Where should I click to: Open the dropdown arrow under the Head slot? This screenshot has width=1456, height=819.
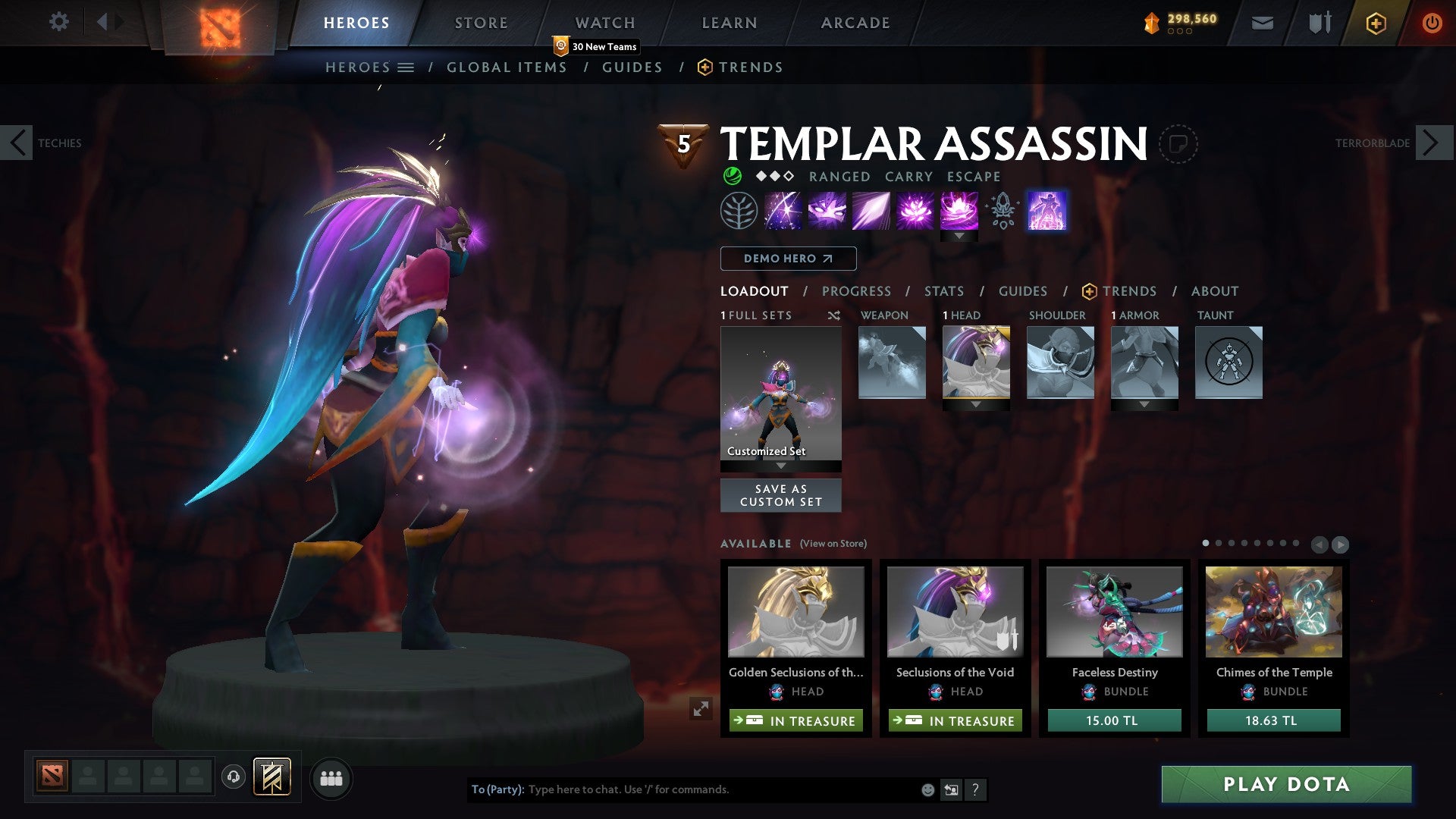coord(977,404)
